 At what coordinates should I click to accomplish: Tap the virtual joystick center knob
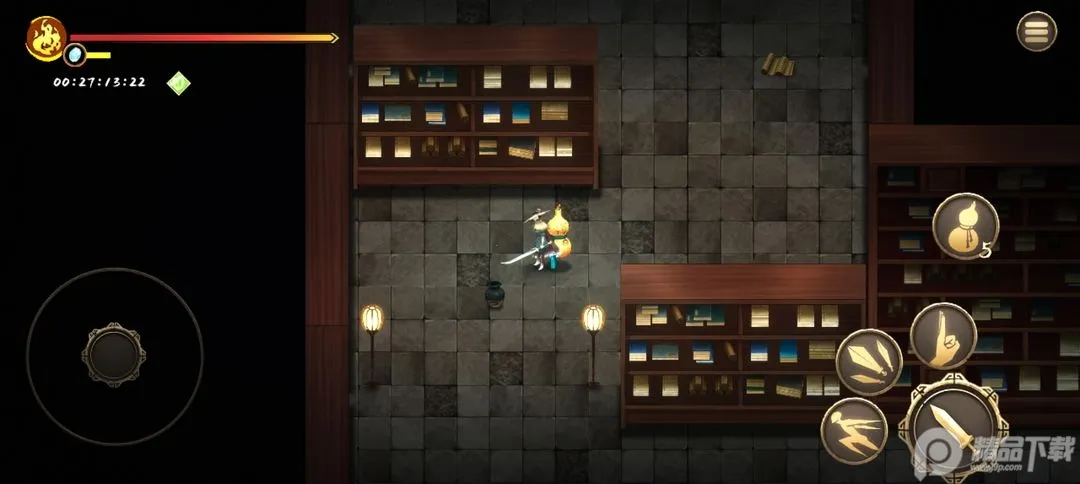click(115, 355)
